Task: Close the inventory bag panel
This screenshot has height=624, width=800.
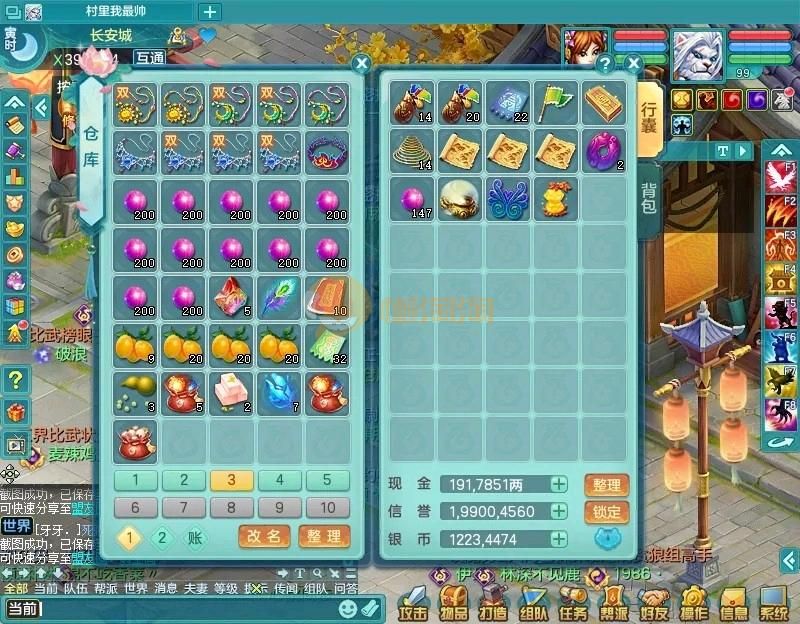Action: (633, 63)
